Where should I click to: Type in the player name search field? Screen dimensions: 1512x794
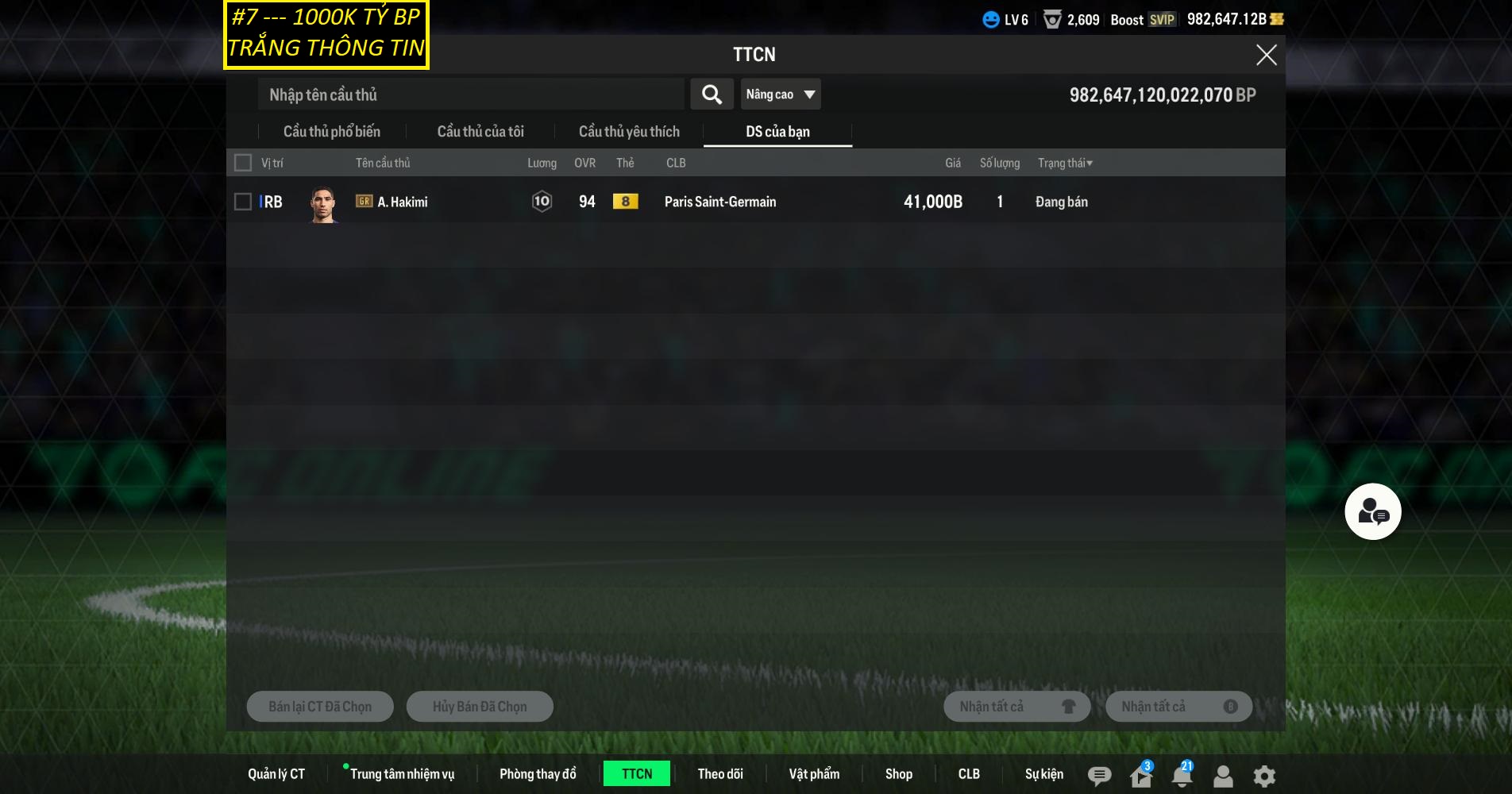tap(470, 94)
